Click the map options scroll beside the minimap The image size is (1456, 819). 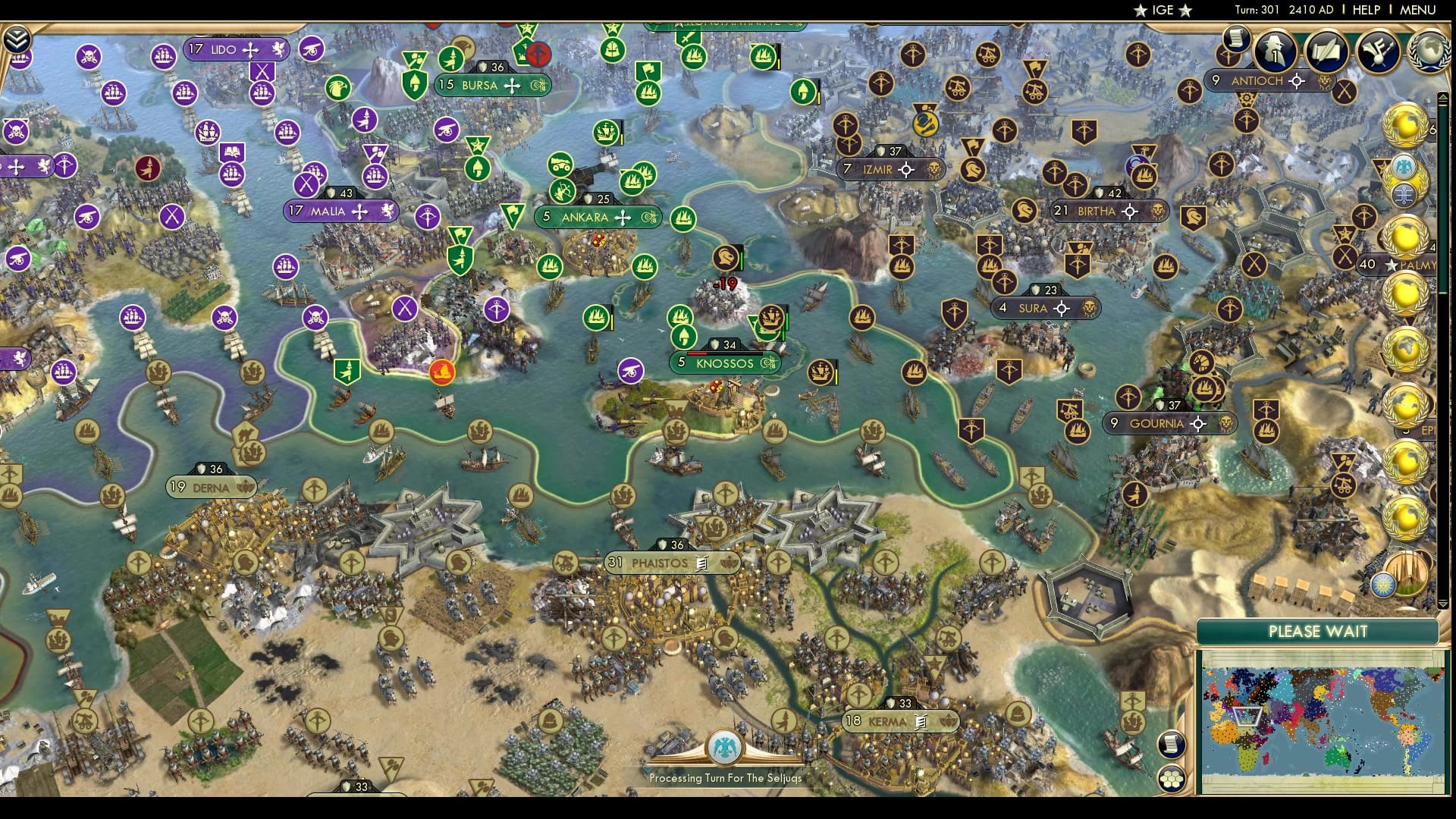click(1171, 743)
